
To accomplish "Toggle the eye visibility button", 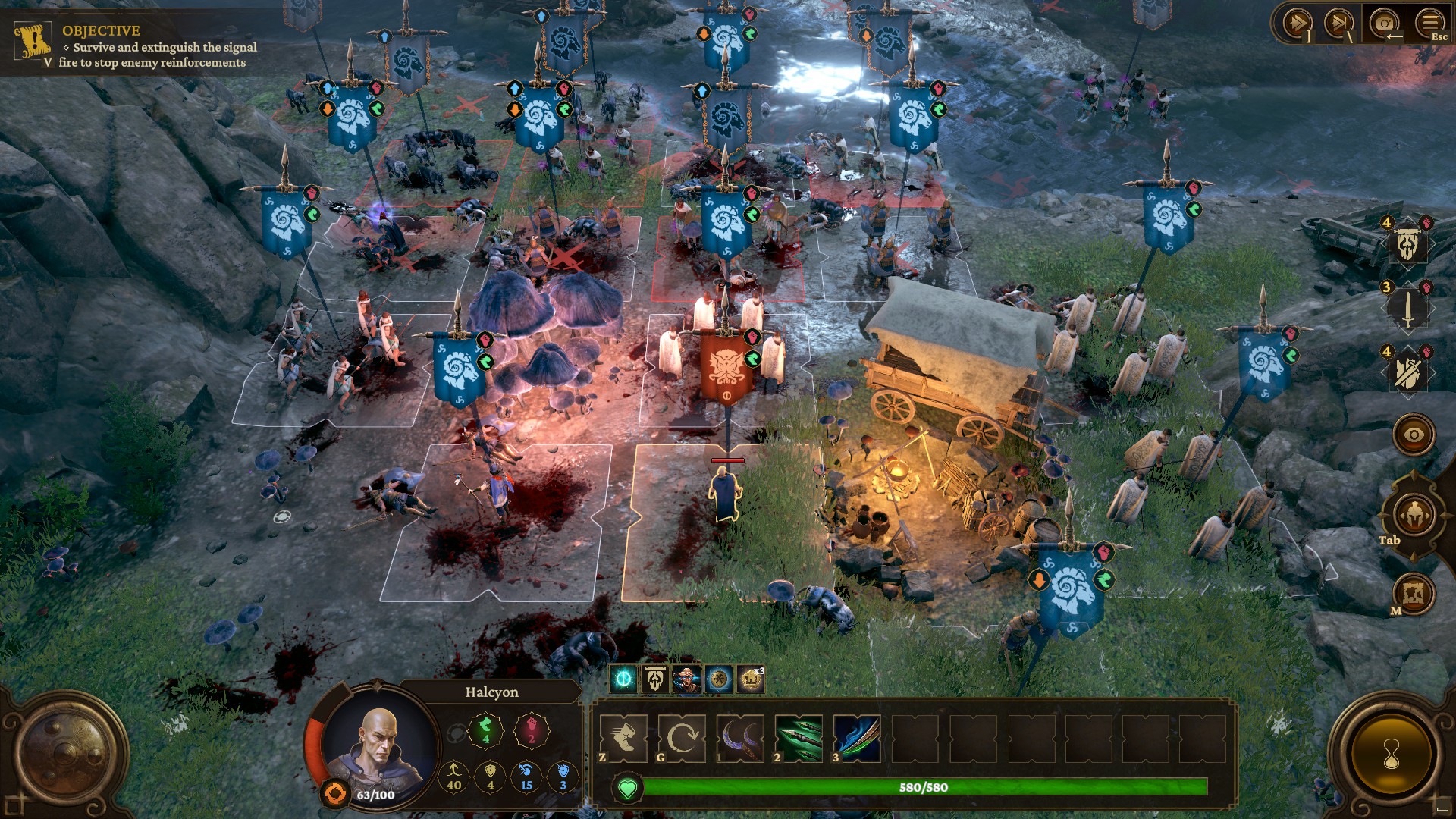I will click(x=1414, y=435).
